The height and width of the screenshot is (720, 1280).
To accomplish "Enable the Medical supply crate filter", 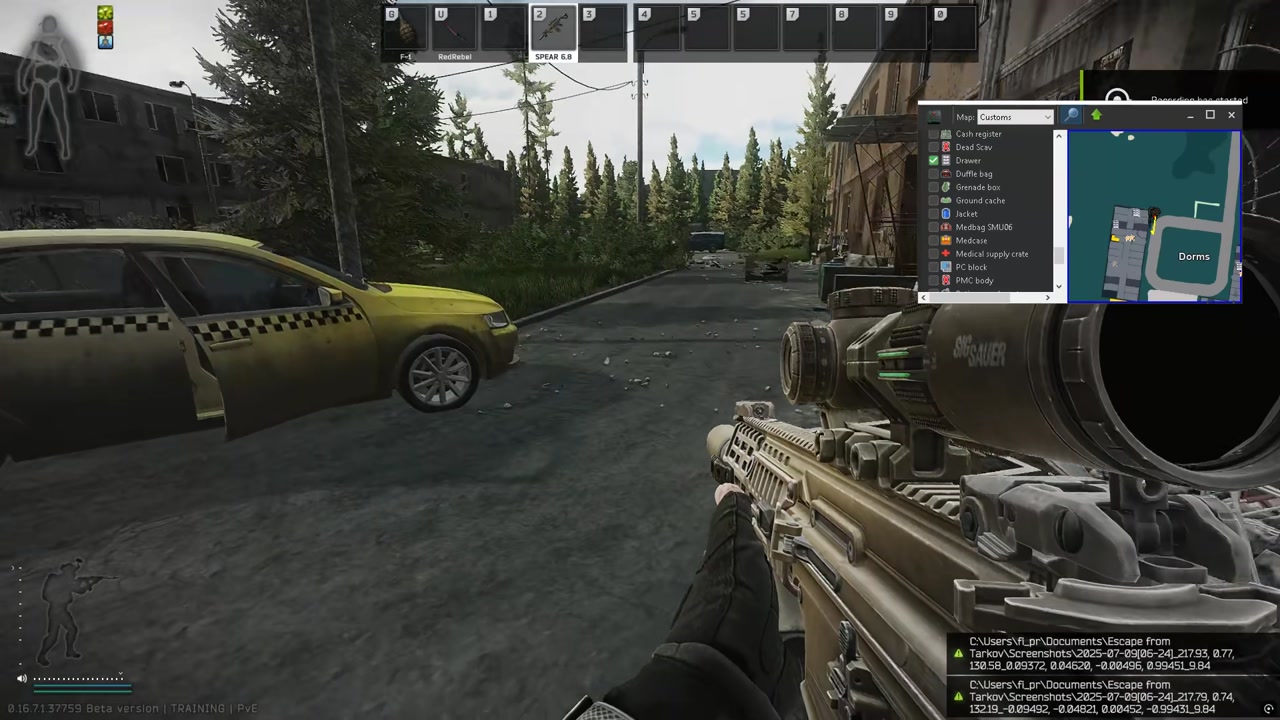I will 934,254.
